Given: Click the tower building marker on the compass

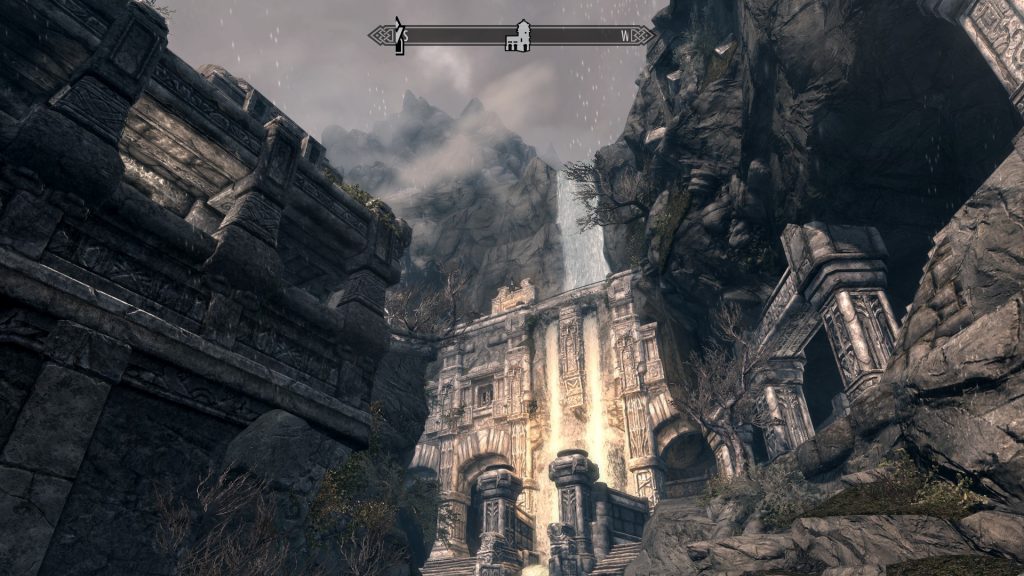Looking at the screenshot, I should 518,35.
